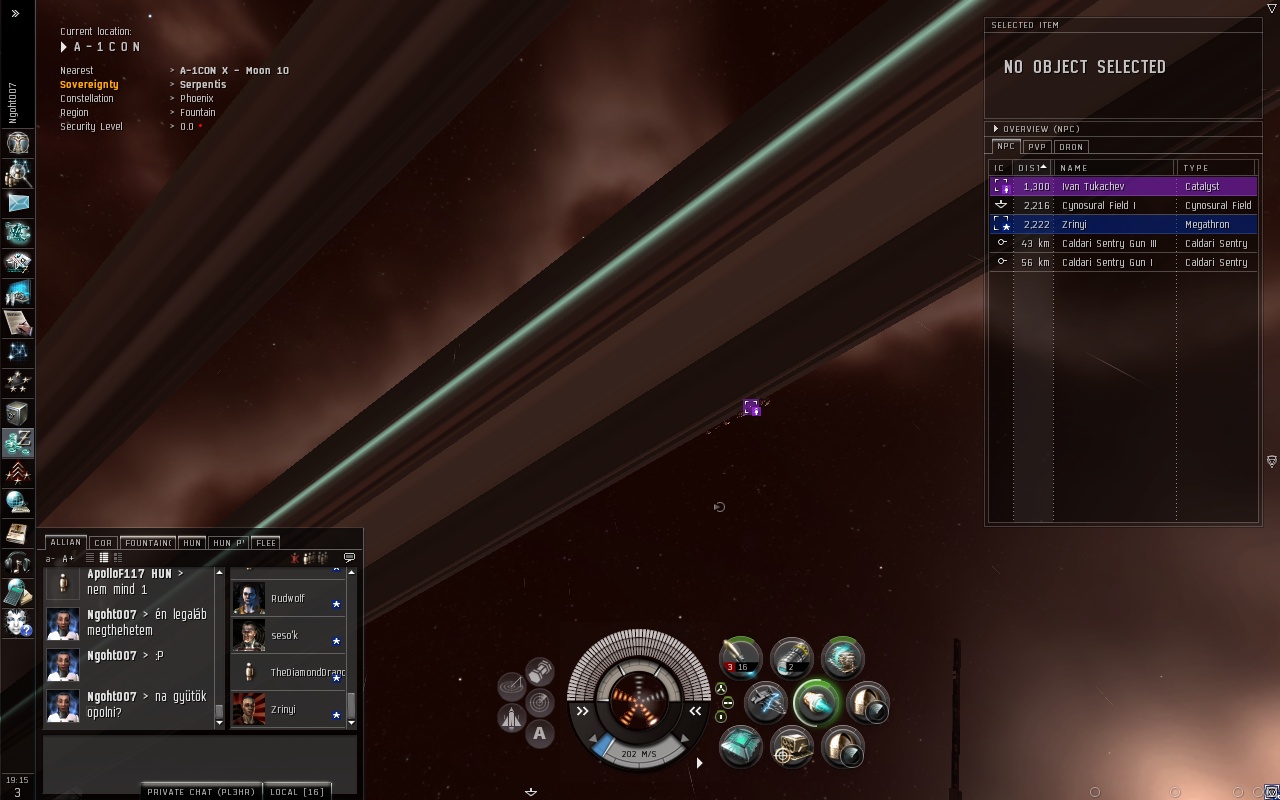
Task: Open the headphones jukebox icon in sidebar
Action: (x=18, y=562)
